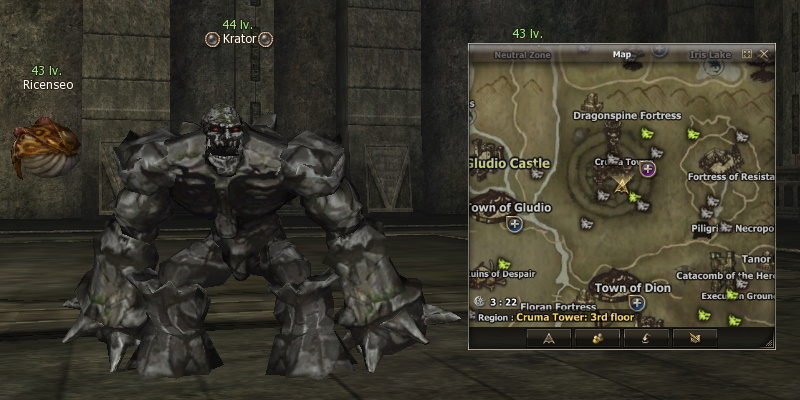Click the Ruins of Despair map label
The height and width of the screenshot is (400, 800).
point(503,274)
